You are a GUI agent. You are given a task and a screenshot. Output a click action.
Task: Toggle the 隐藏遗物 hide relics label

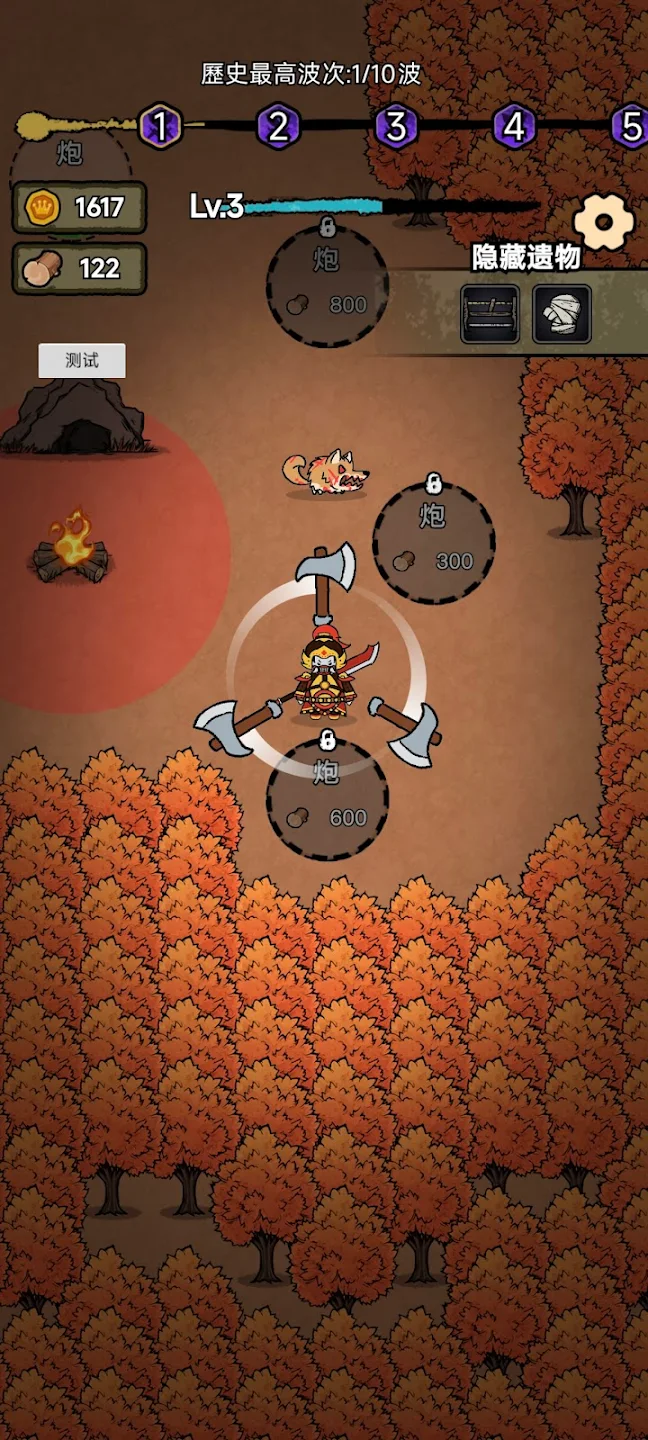[x=526, y=257]
